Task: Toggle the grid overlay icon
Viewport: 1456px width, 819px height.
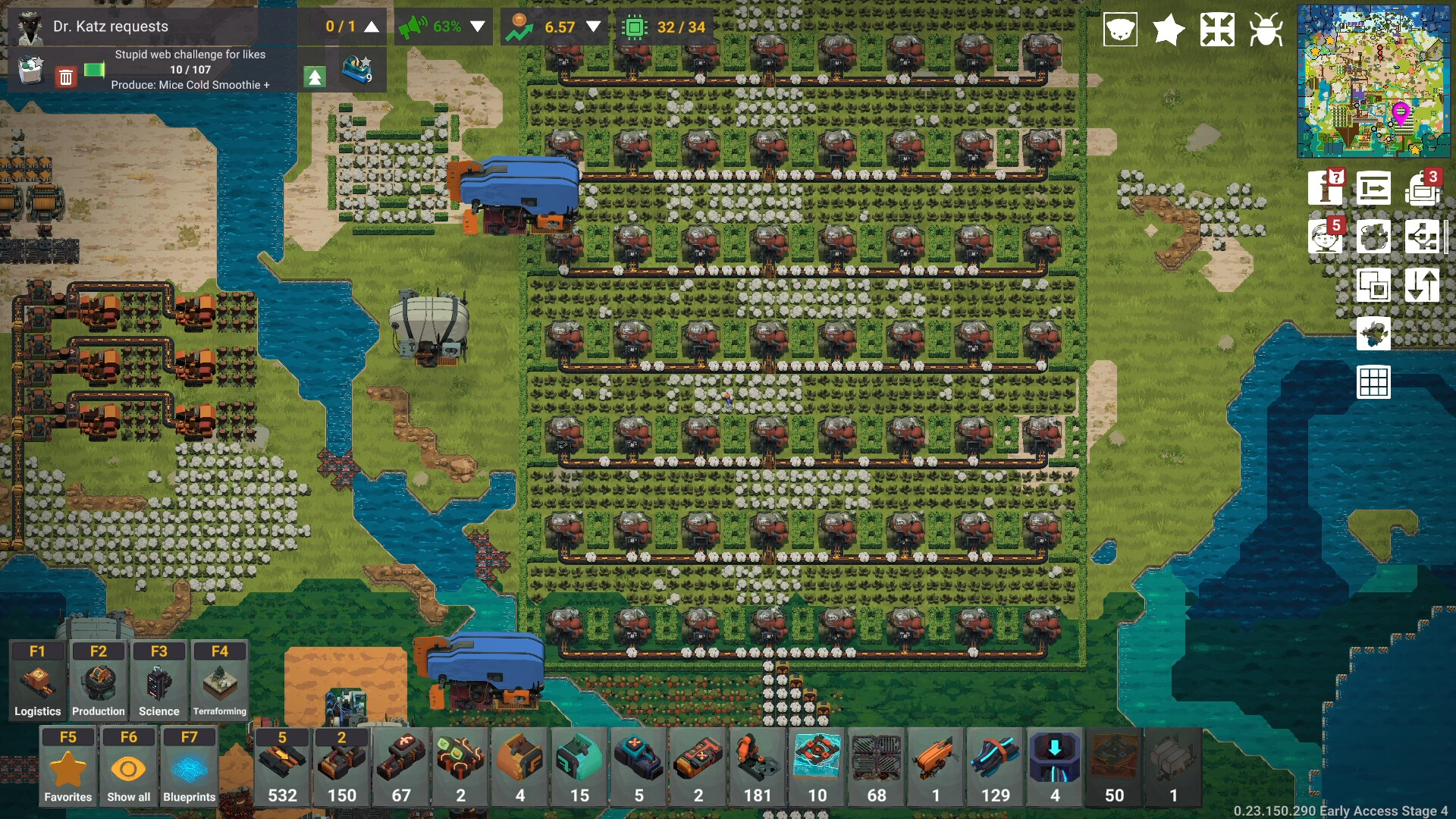Action: pyautogui.click(x=1374, y=383)
